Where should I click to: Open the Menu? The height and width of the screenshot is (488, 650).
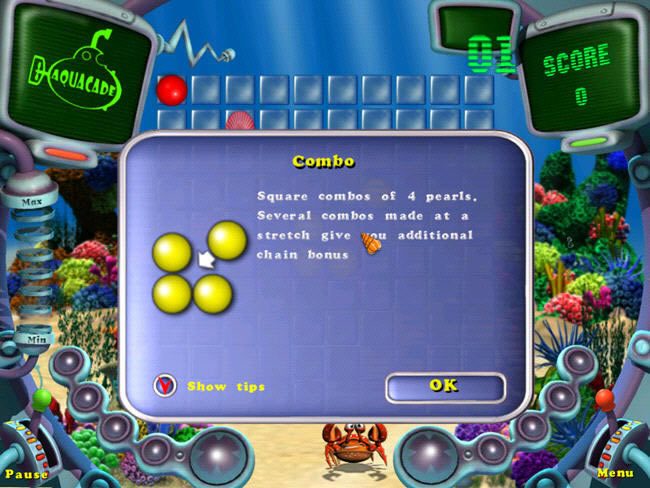[616, 473]
